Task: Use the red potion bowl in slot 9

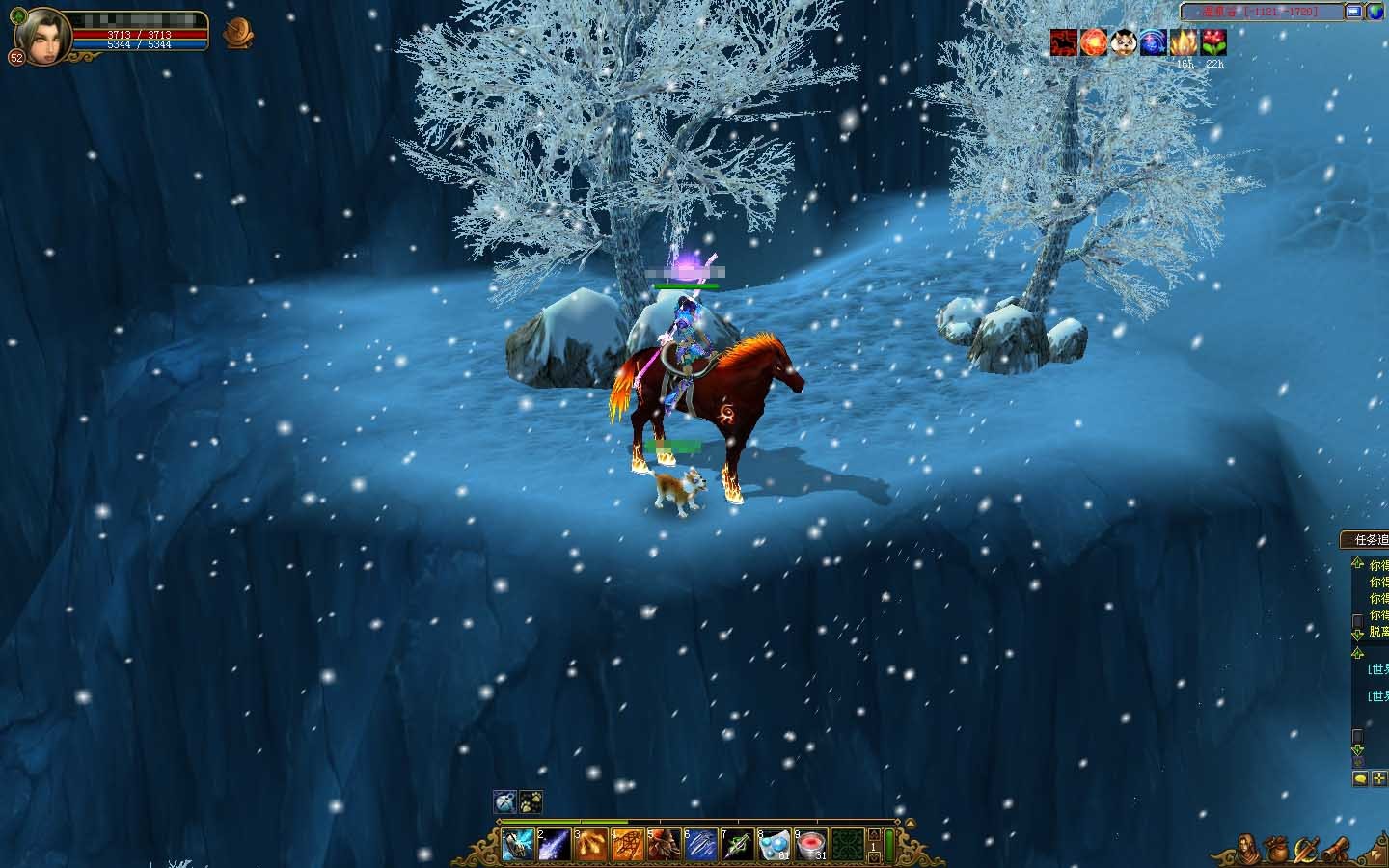Action: [810, 846]
